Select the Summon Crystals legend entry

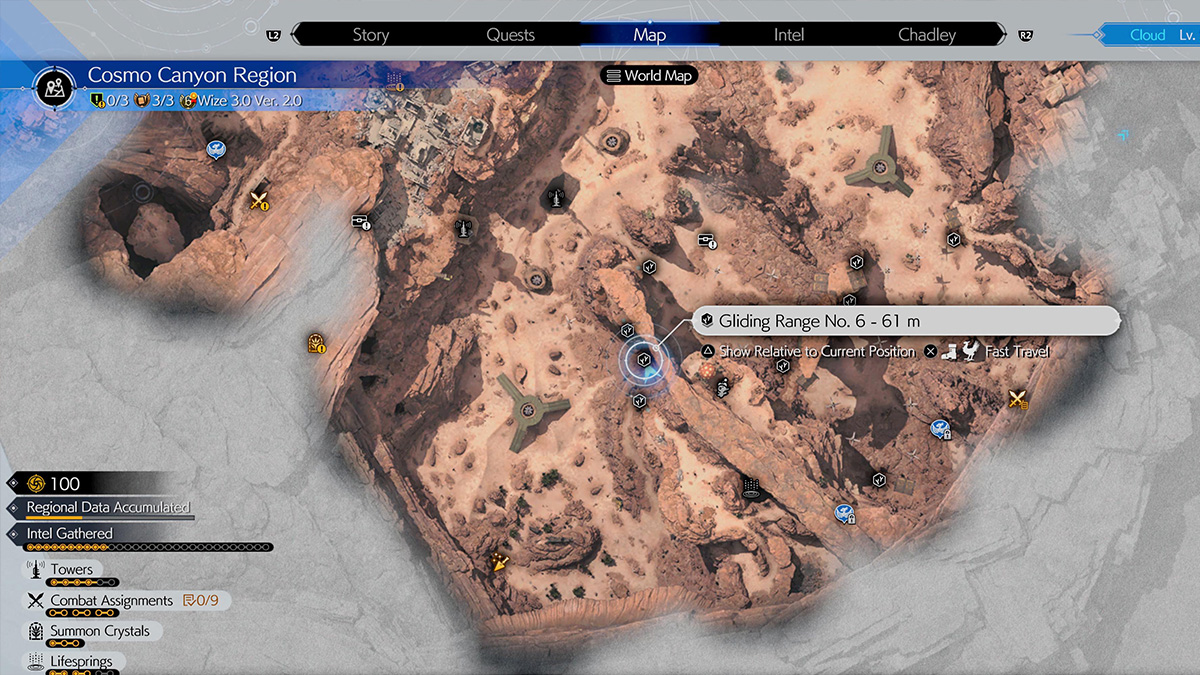[99, 631]
